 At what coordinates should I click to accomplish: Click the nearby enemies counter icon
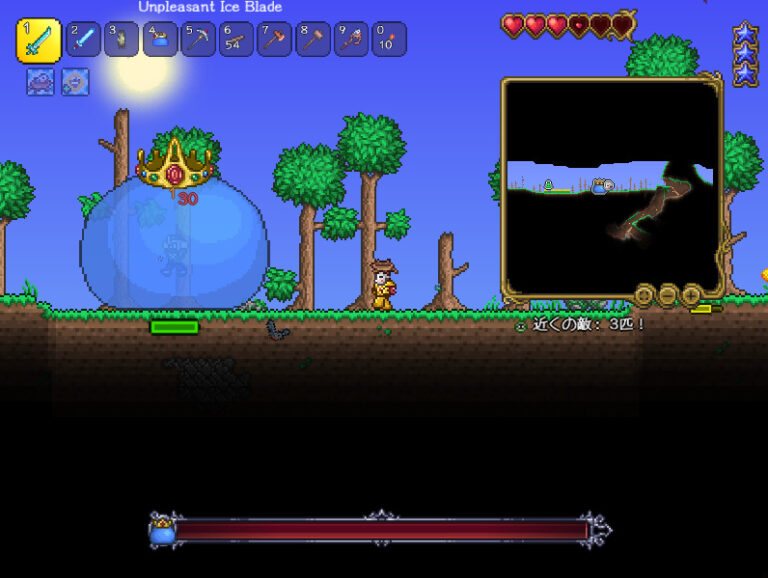tap(520, 325)
